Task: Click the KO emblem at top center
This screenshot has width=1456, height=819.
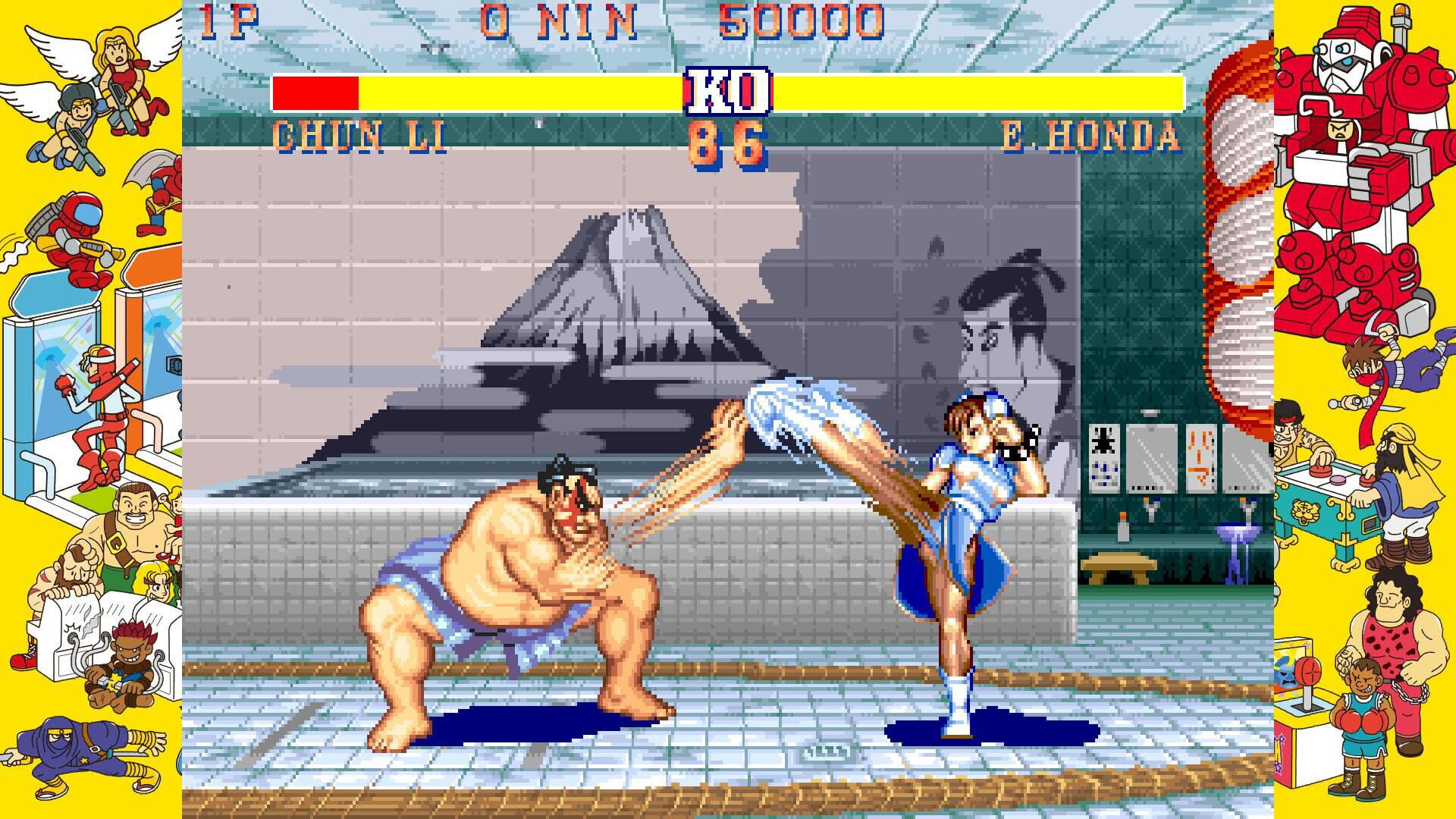Action: click(726, 91)
